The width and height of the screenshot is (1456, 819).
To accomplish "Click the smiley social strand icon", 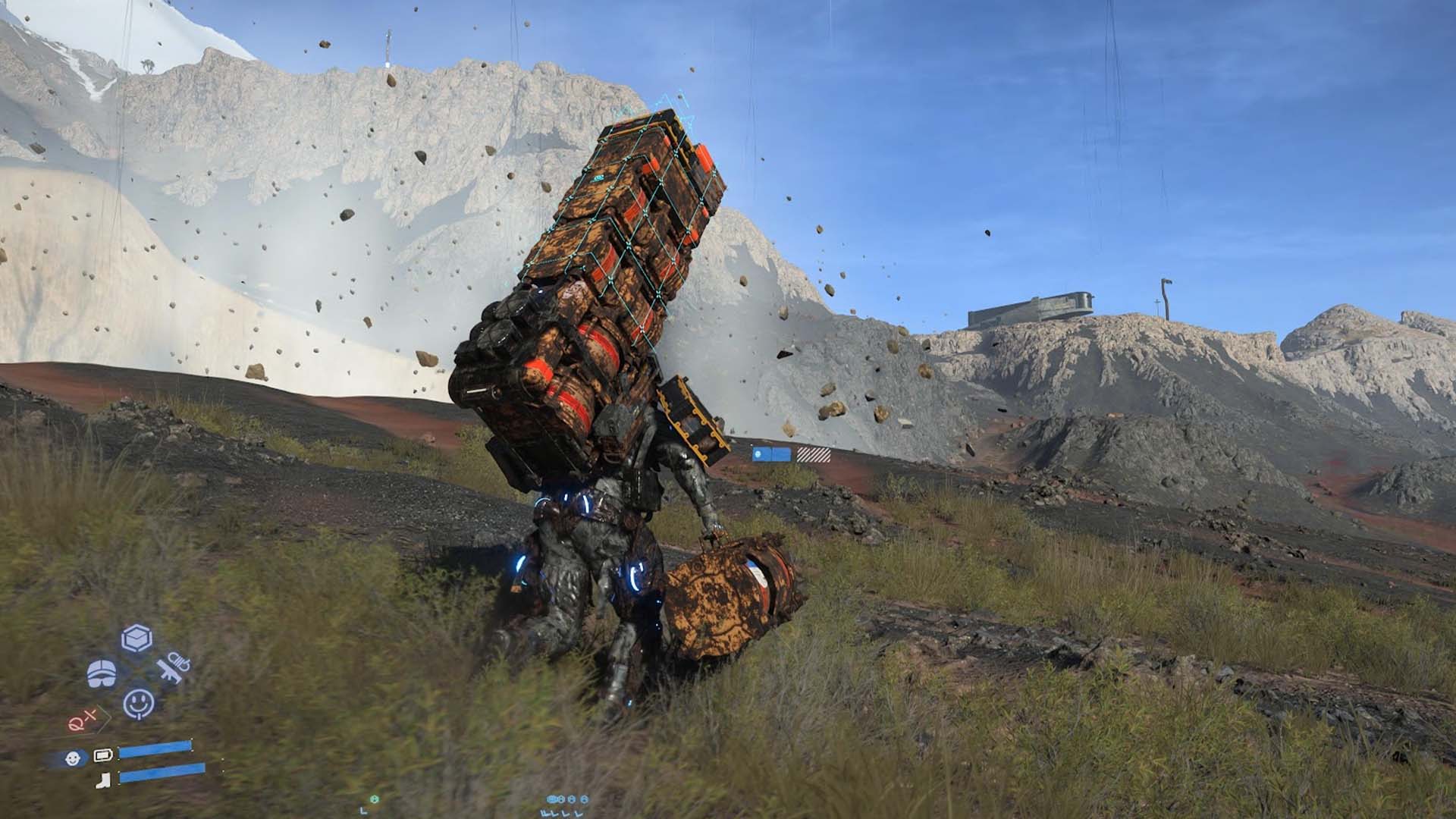I will 138,704.
